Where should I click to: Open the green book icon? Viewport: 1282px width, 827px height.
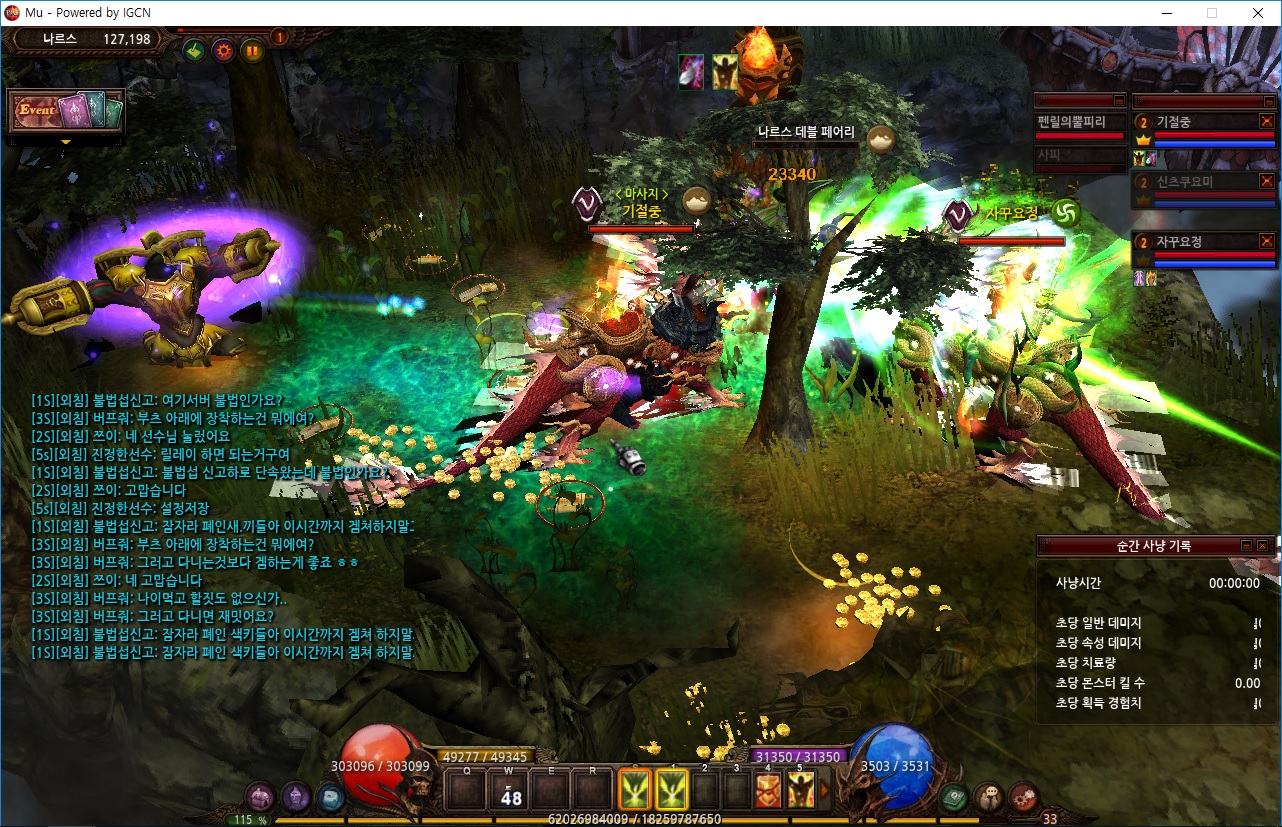coord(954,797)
